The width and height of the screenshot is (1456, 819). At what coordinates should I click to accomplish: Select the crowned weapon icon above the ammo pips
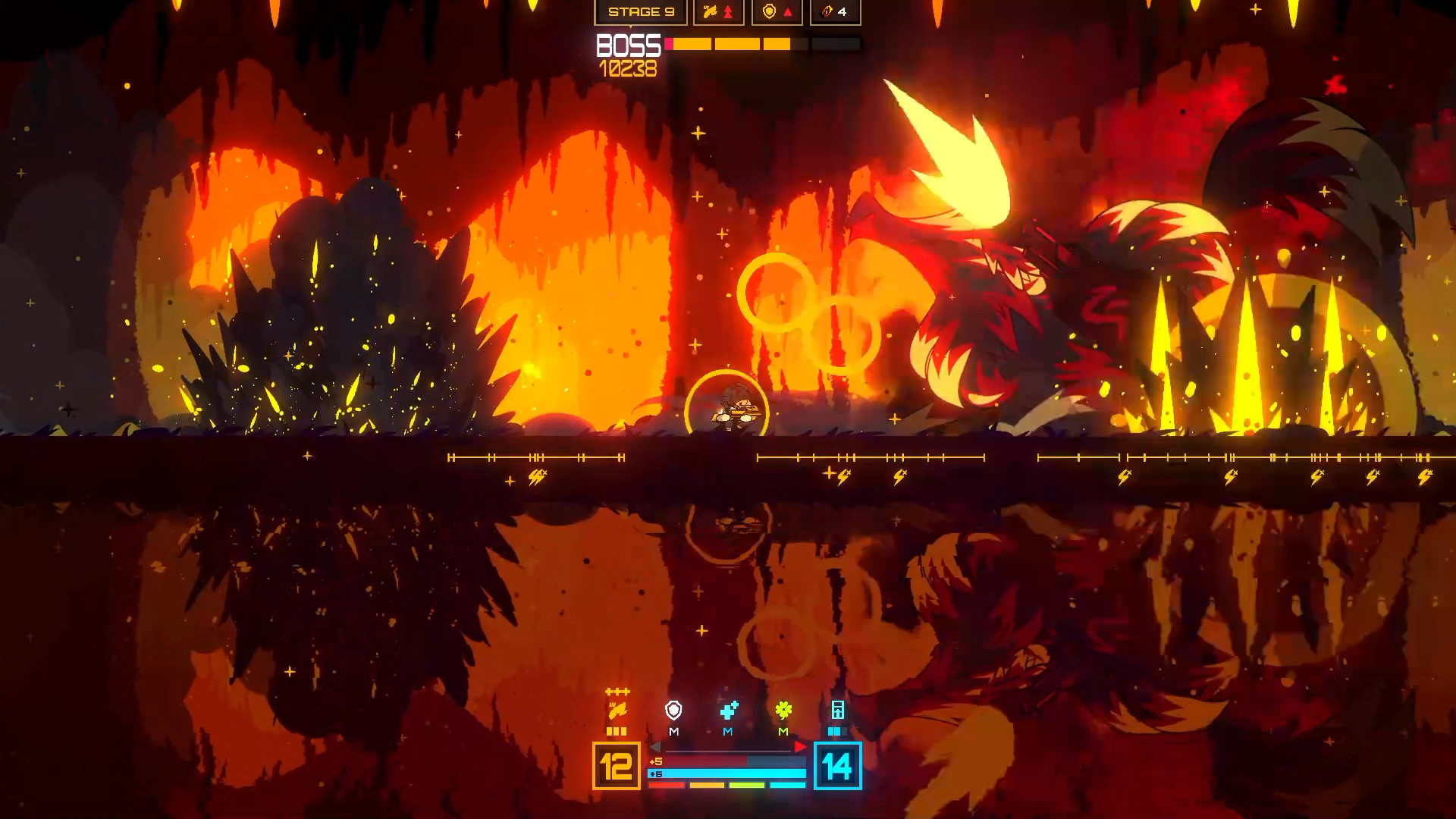619,710
